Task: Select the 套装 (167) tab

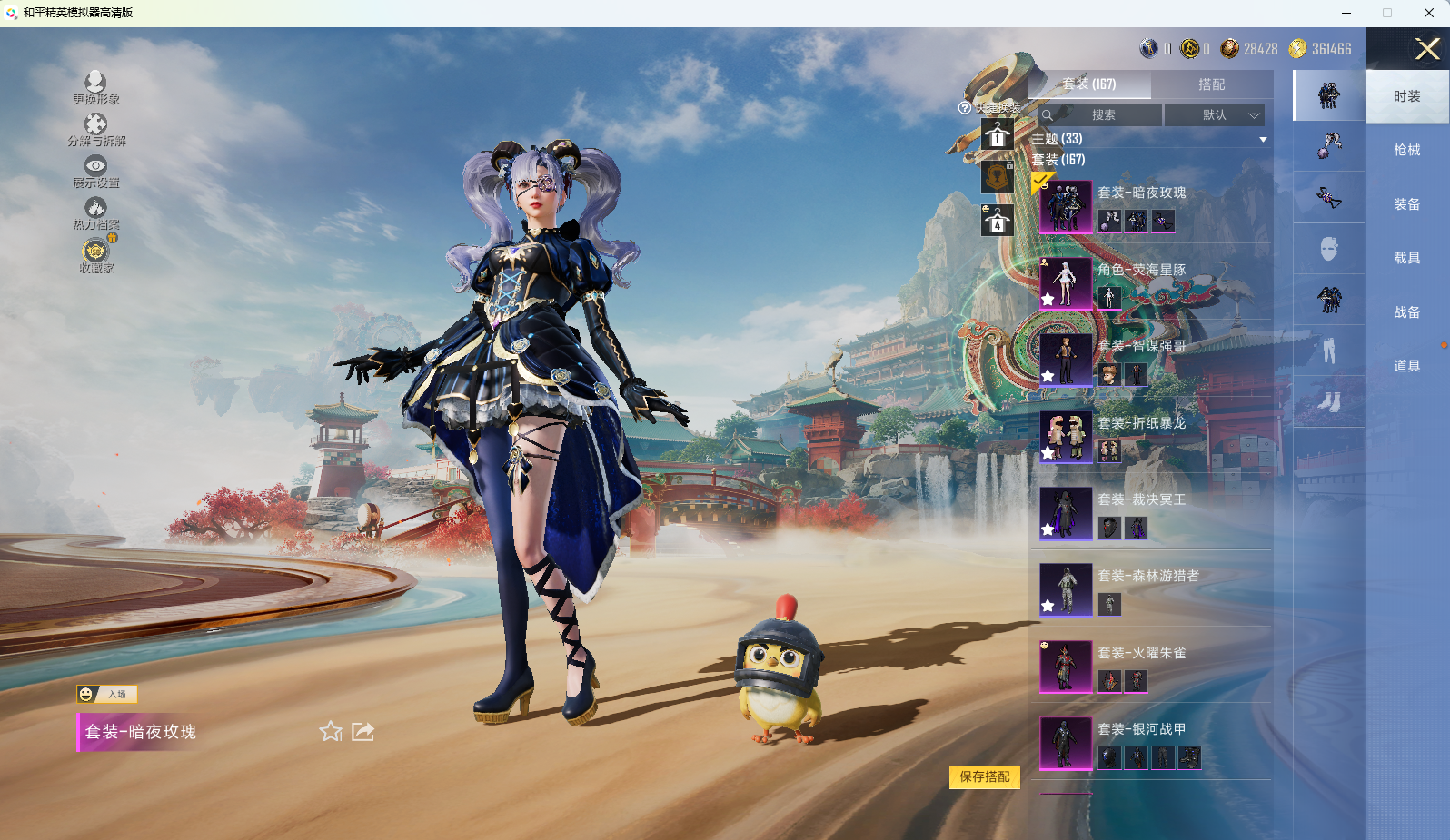Action: [1089, 84]
